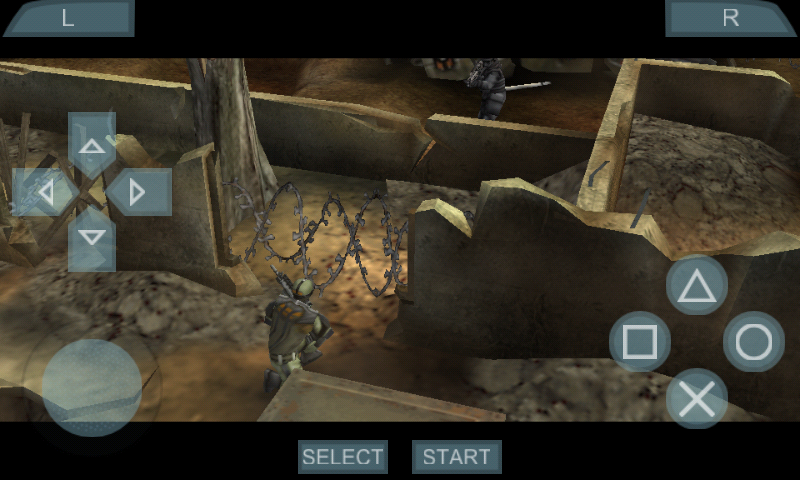Tap the L shoulder button
800x480 pixels.
pos(68,18)
